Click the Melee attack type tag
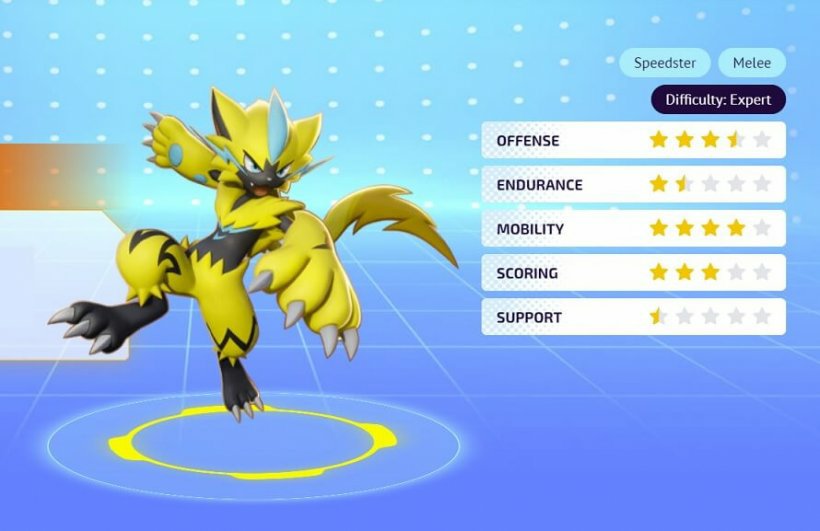The width and height of the screenshot is (820, 531). tap(751, 63)
